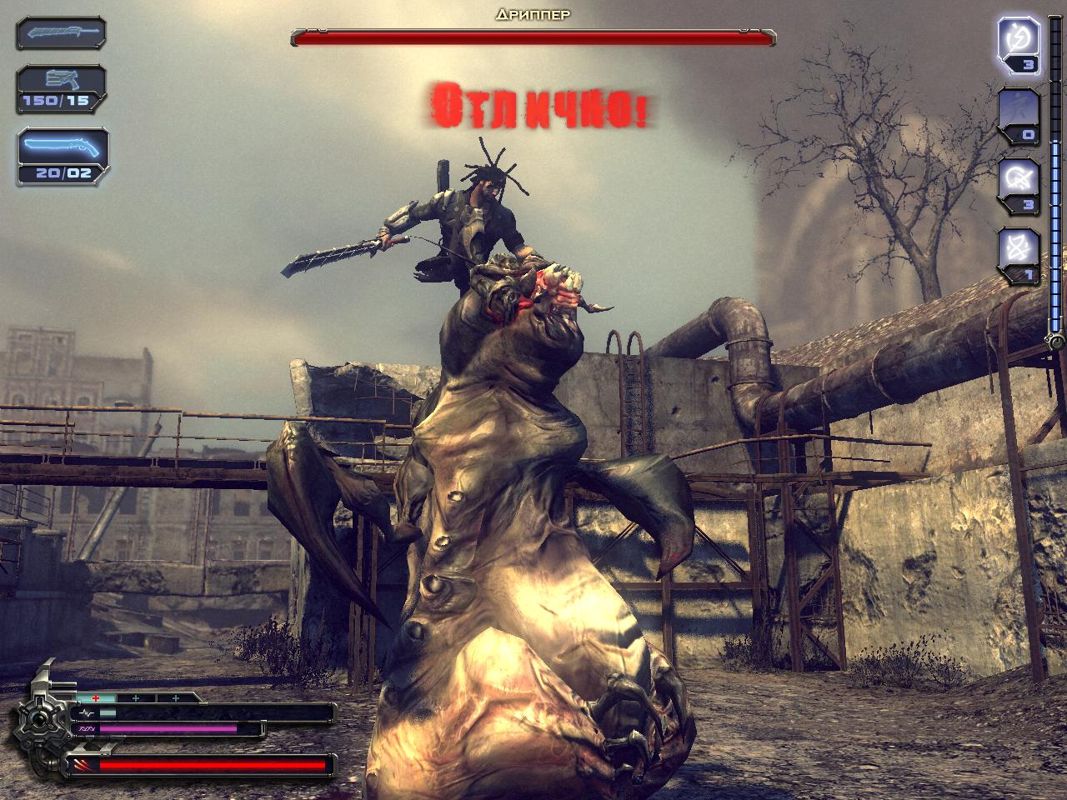Screen dimensions: 1067x800
Task: Select the sword weapon slot
Action: coord(61,33)
